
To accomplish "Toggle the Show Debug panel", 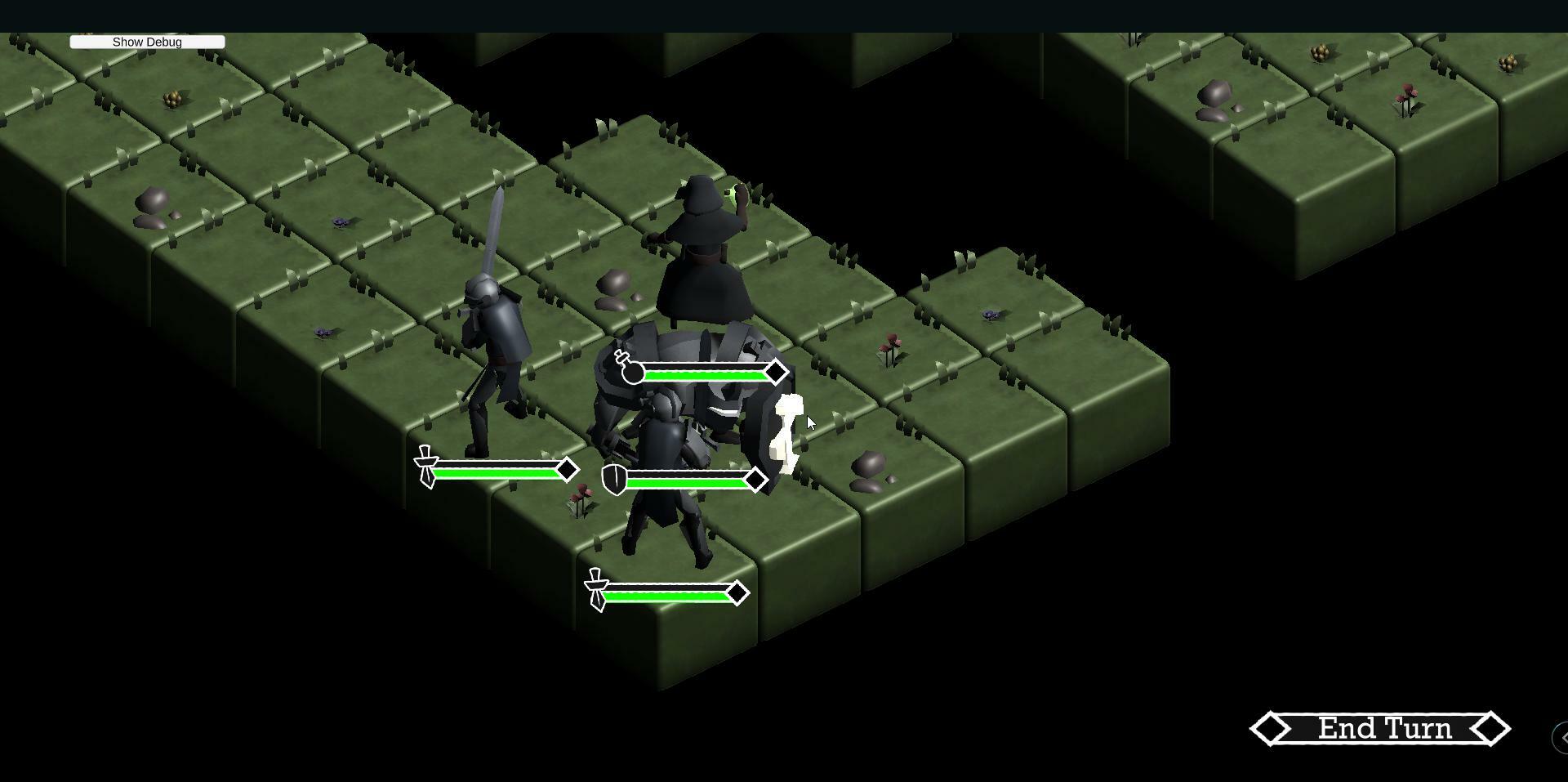I will (147, 42).
